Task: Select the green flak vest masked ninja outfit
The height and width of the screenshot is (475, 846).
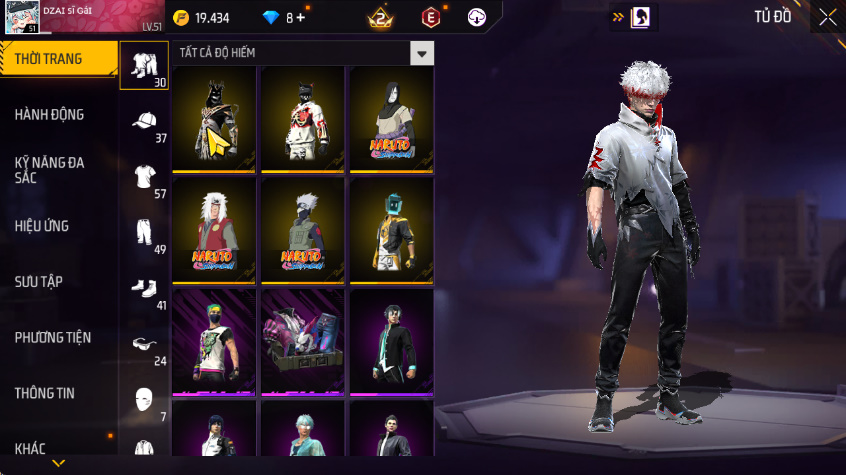Action: [x=302, y=231]
